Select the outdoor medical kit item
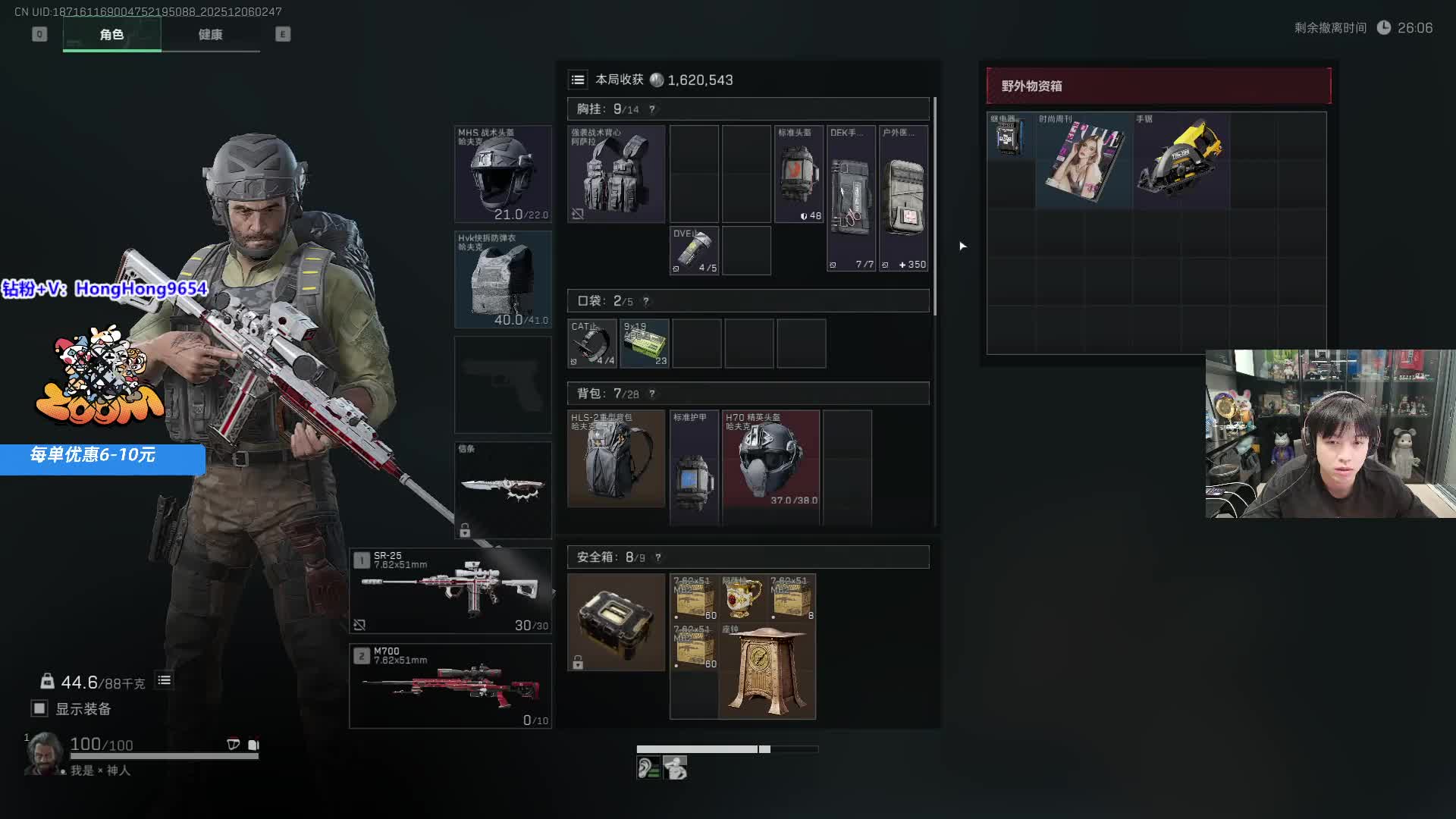 click(x=904, y=198)
